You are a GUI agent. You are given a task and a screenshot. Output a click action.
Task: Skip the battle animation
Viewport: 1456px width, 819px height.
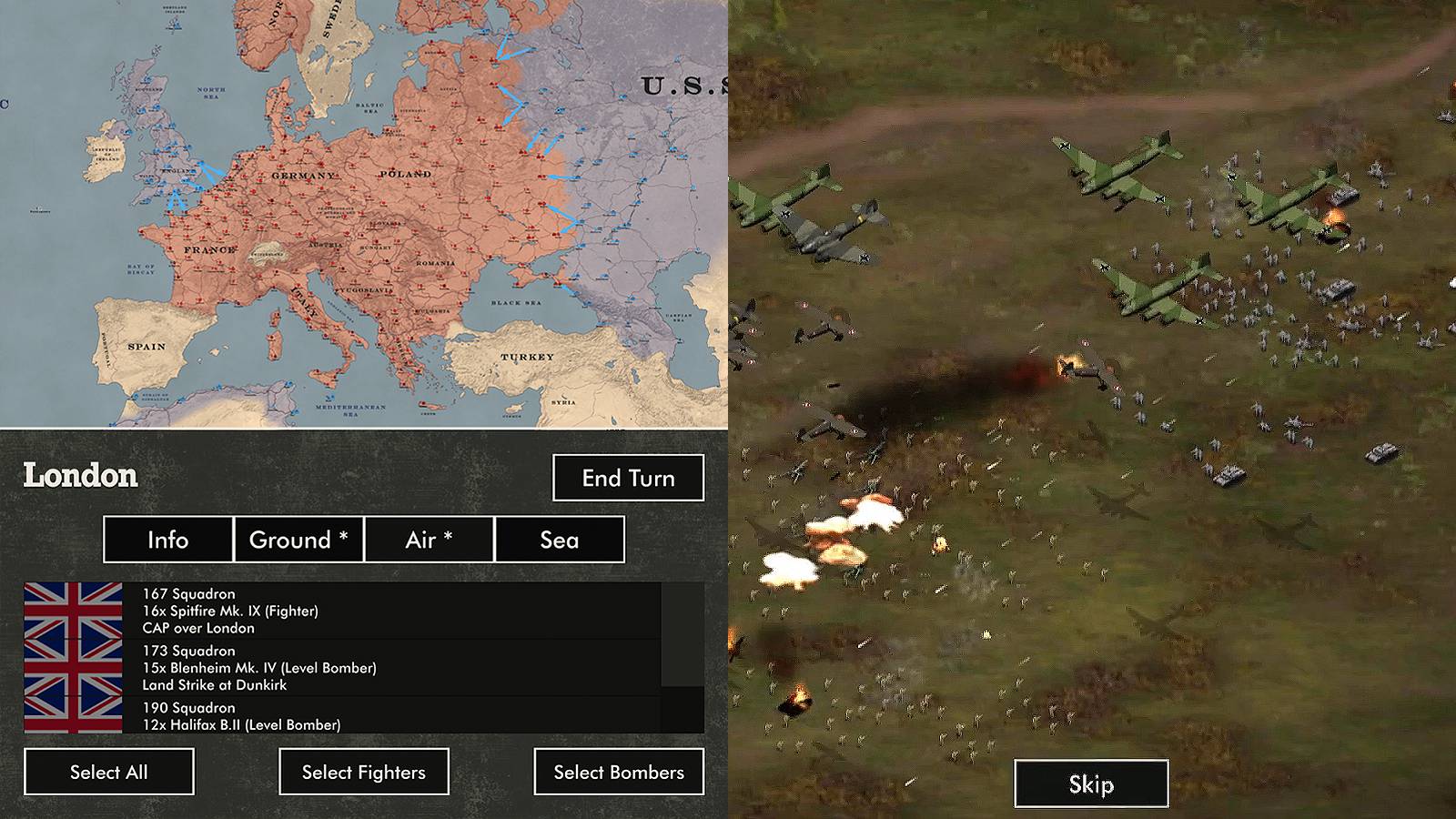[1091, 784]
